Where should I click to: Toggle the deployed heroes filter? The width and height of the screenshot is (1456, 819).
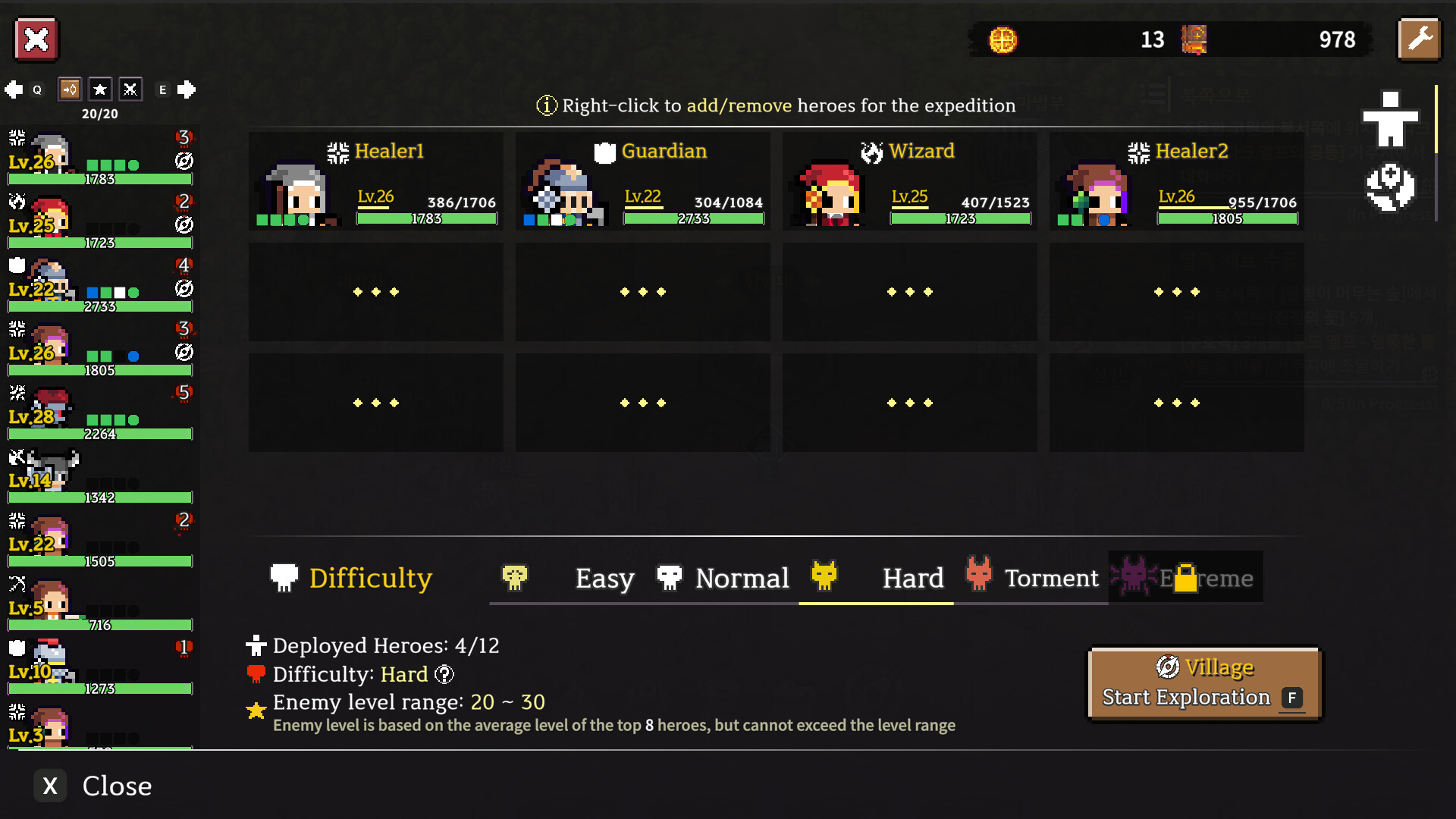[68, 89]
